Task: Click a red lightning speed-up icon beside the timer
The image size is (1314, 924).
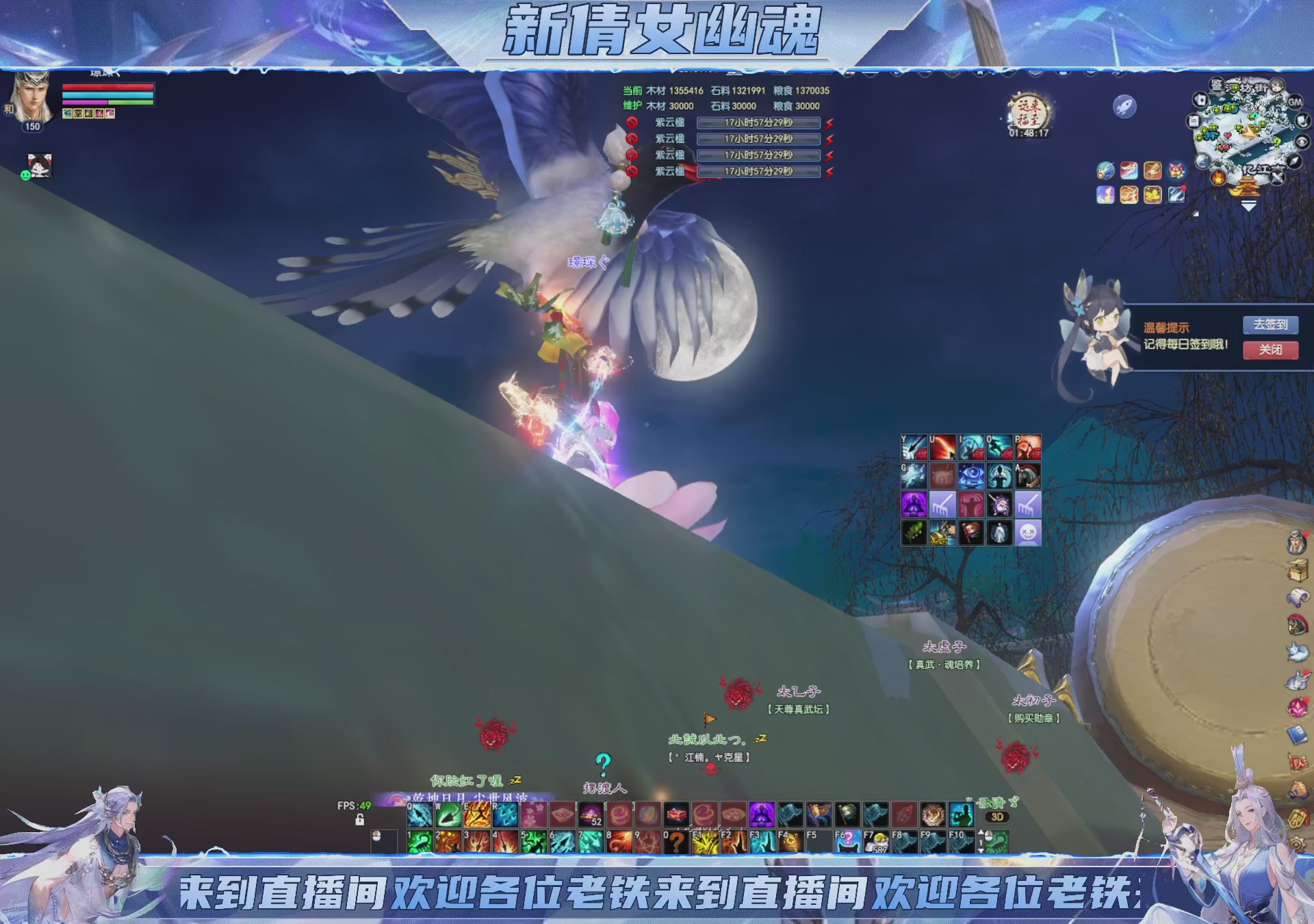Action: (x=829, y=123)
